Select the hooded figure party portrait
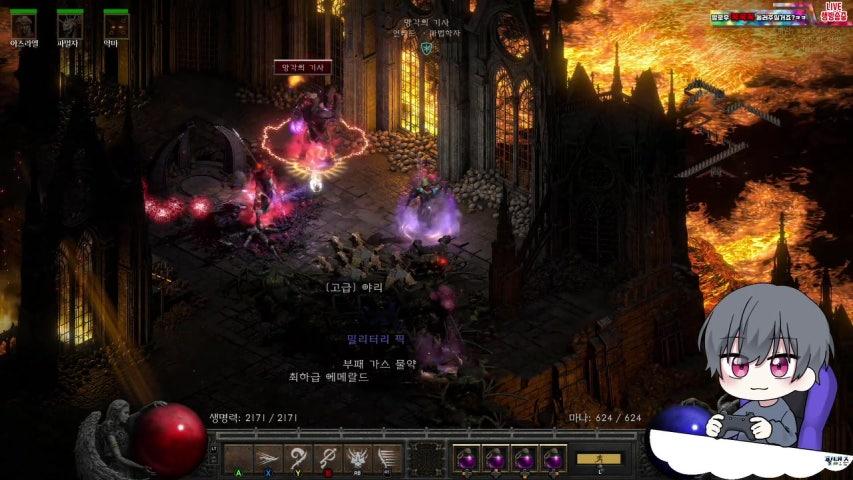The height and width of the screenshot is (480, 853). click(x=24, y=24)
